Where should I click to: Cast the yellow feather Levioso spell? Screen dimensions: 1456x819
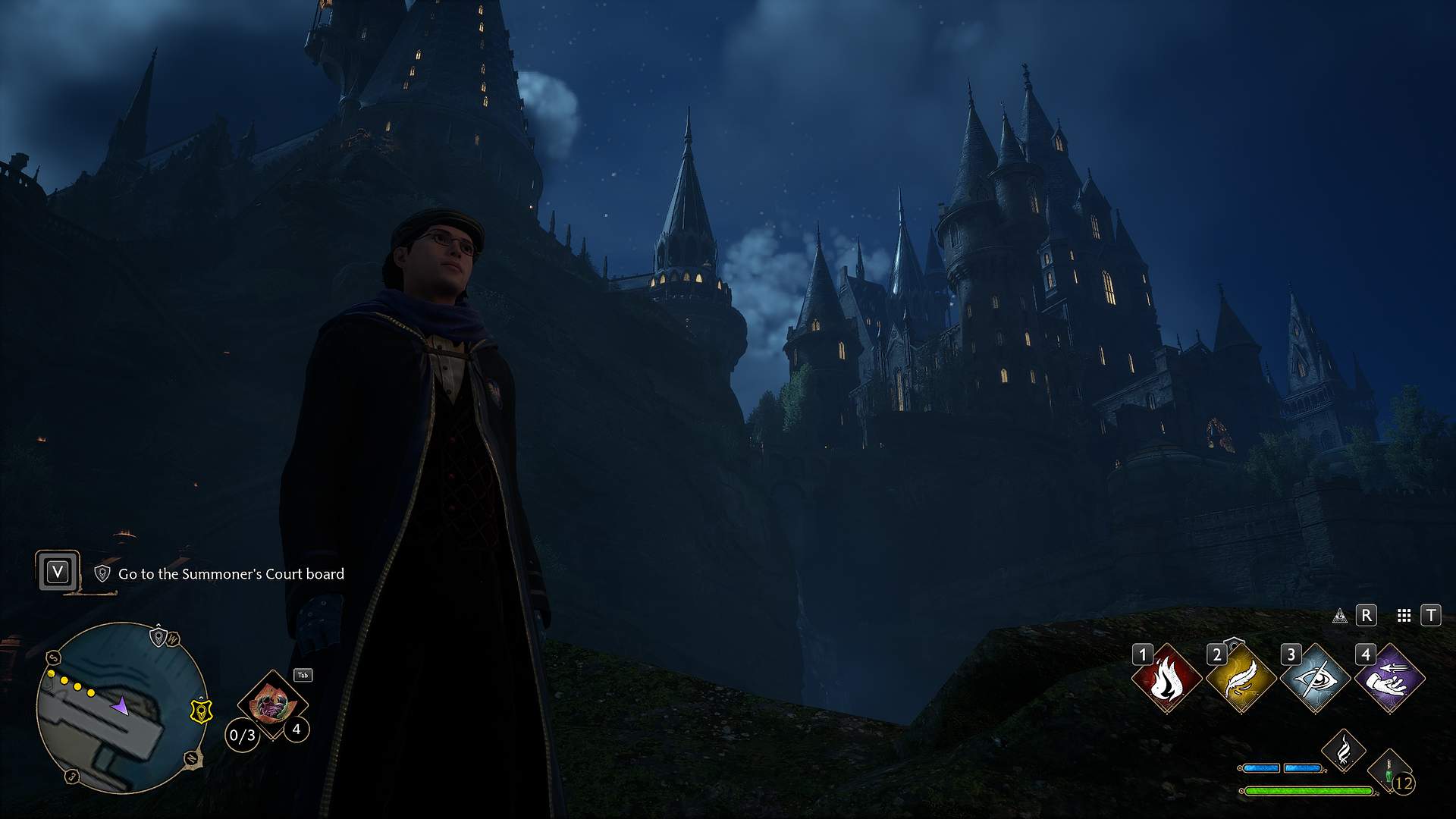pos(1241,679)
